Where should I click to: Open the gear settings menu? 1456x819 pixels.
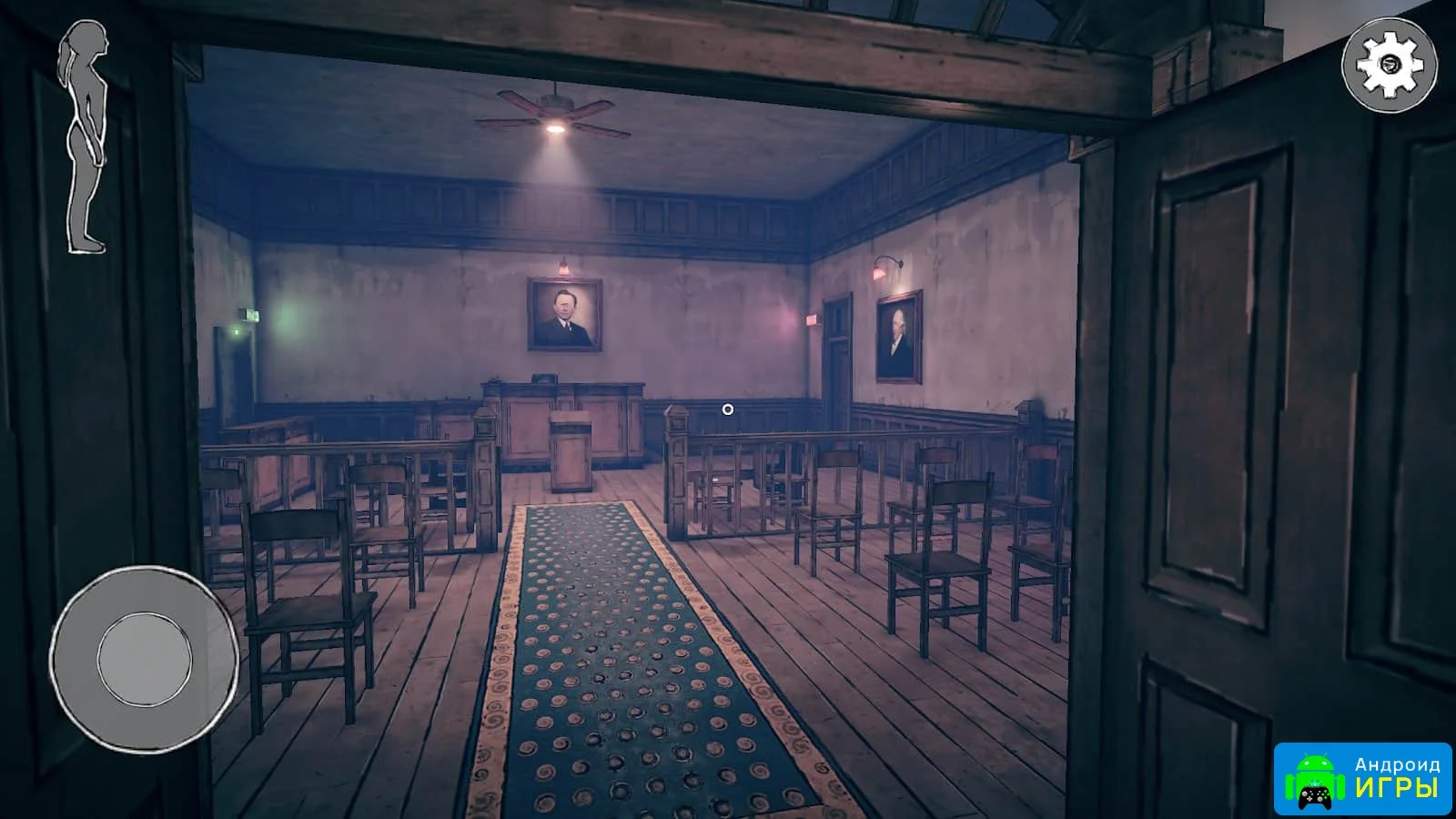[1389, 65]
